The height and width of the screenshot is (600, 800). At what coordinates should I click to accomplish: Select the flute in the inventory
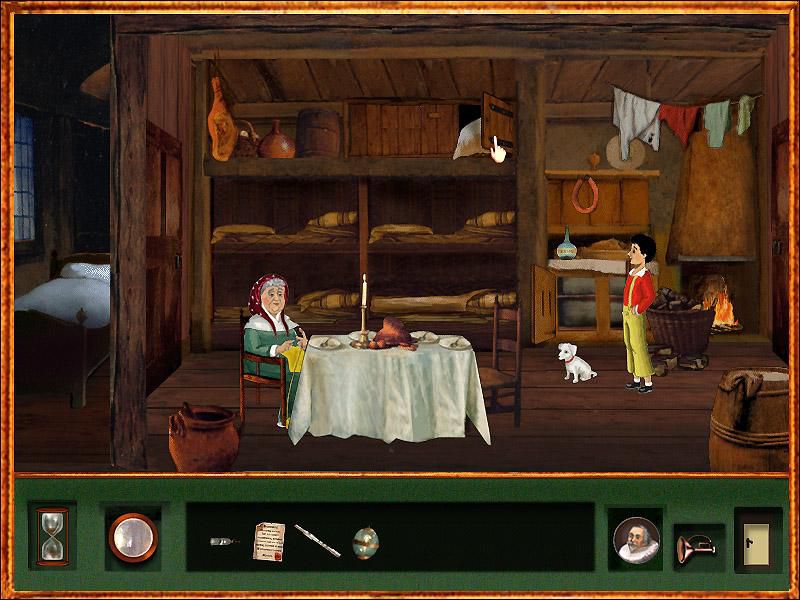pos(317,541)
